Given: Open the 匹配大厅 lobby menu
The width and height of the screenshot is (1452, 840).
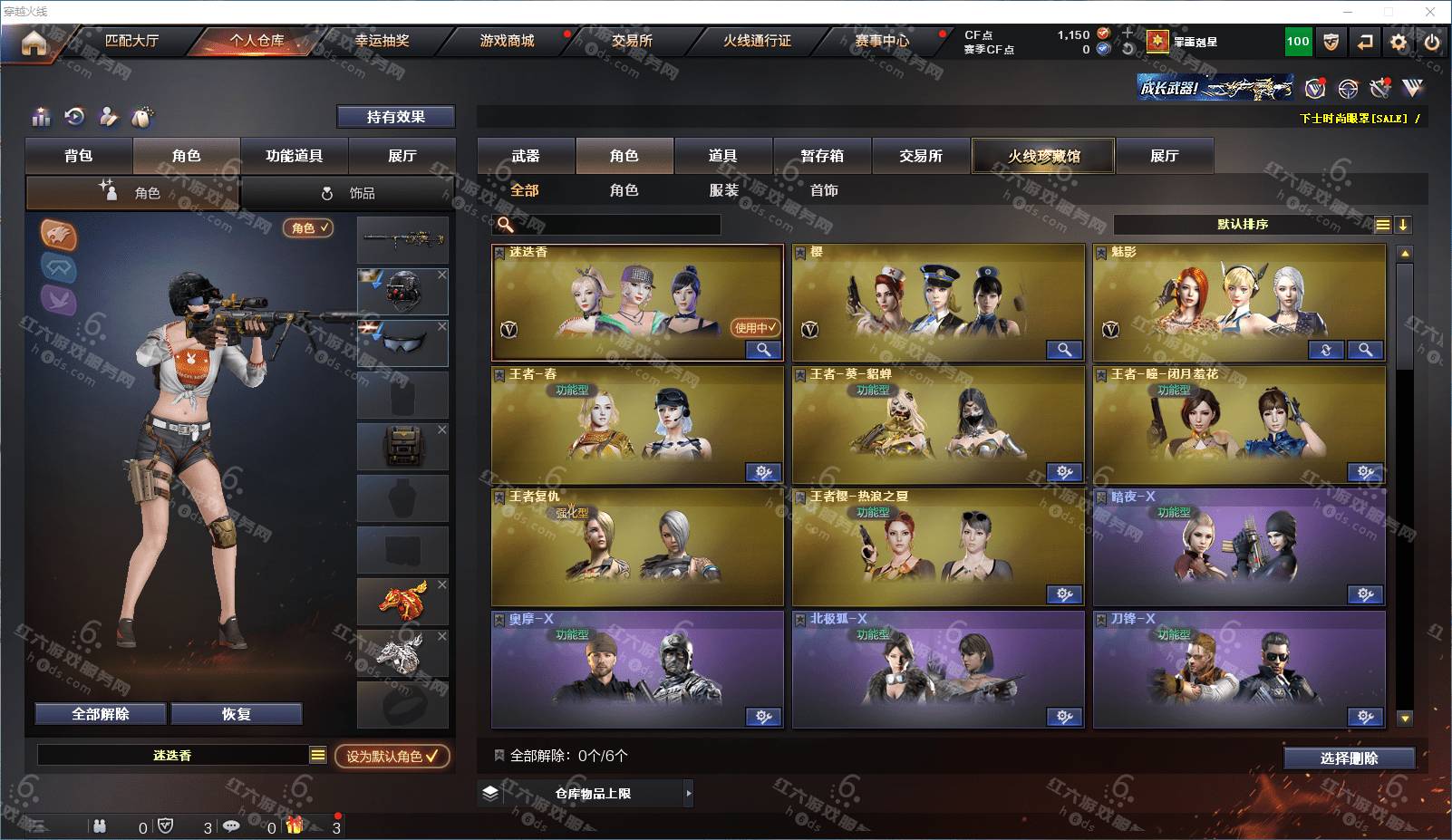Looking at the screenshot, I should [131, 41].
